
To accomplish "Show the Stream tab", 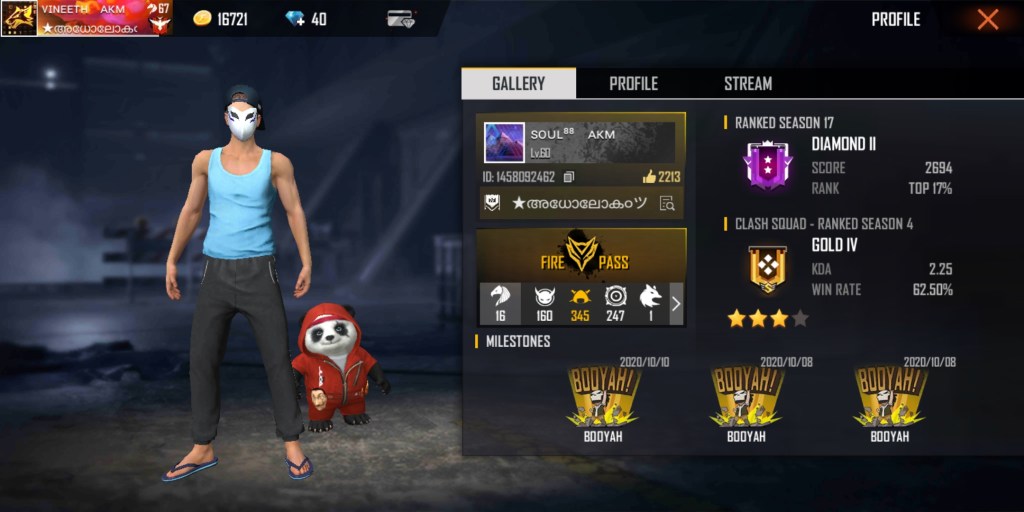I will click(x=748, y=84).
